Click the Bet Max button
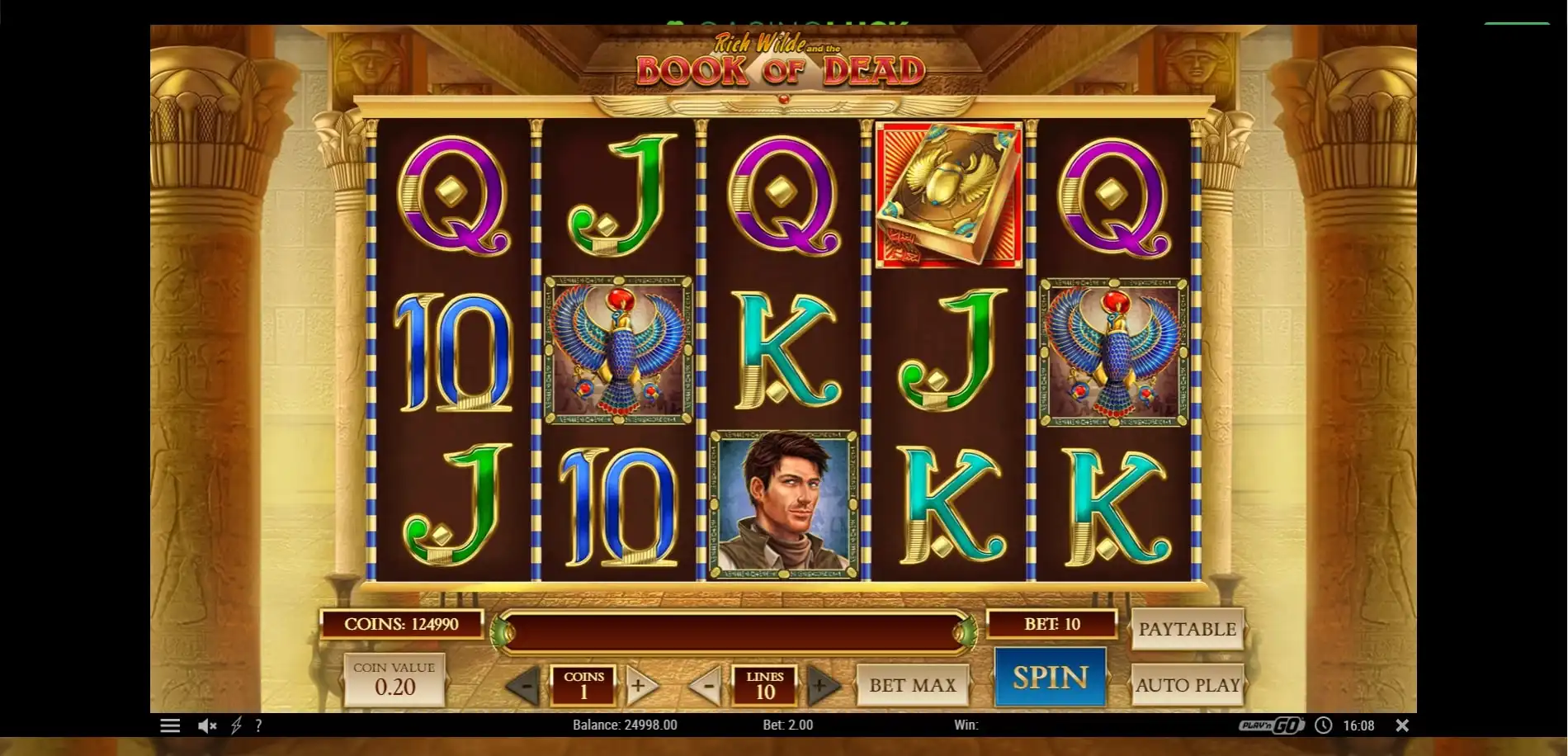Image resolution: width=1568 pixels, height=756 pixels. point(912,685)
